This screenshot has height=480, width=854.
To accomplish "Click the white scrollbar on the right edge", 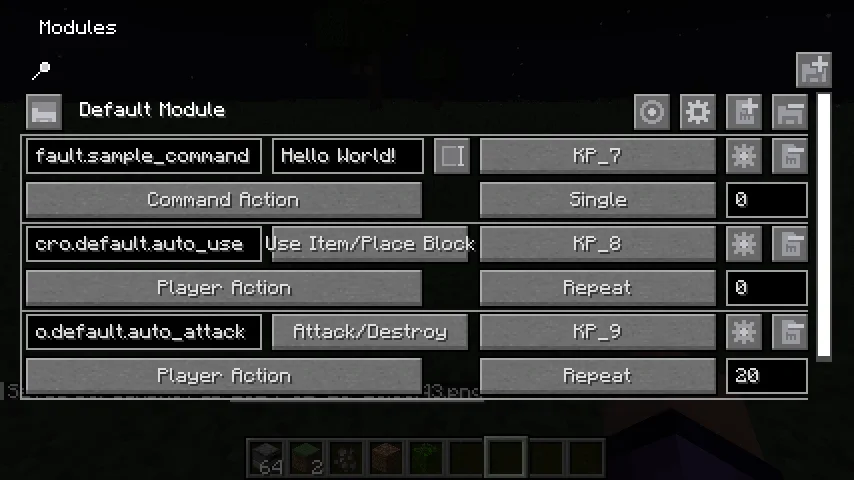I will (x=824, y=226).
